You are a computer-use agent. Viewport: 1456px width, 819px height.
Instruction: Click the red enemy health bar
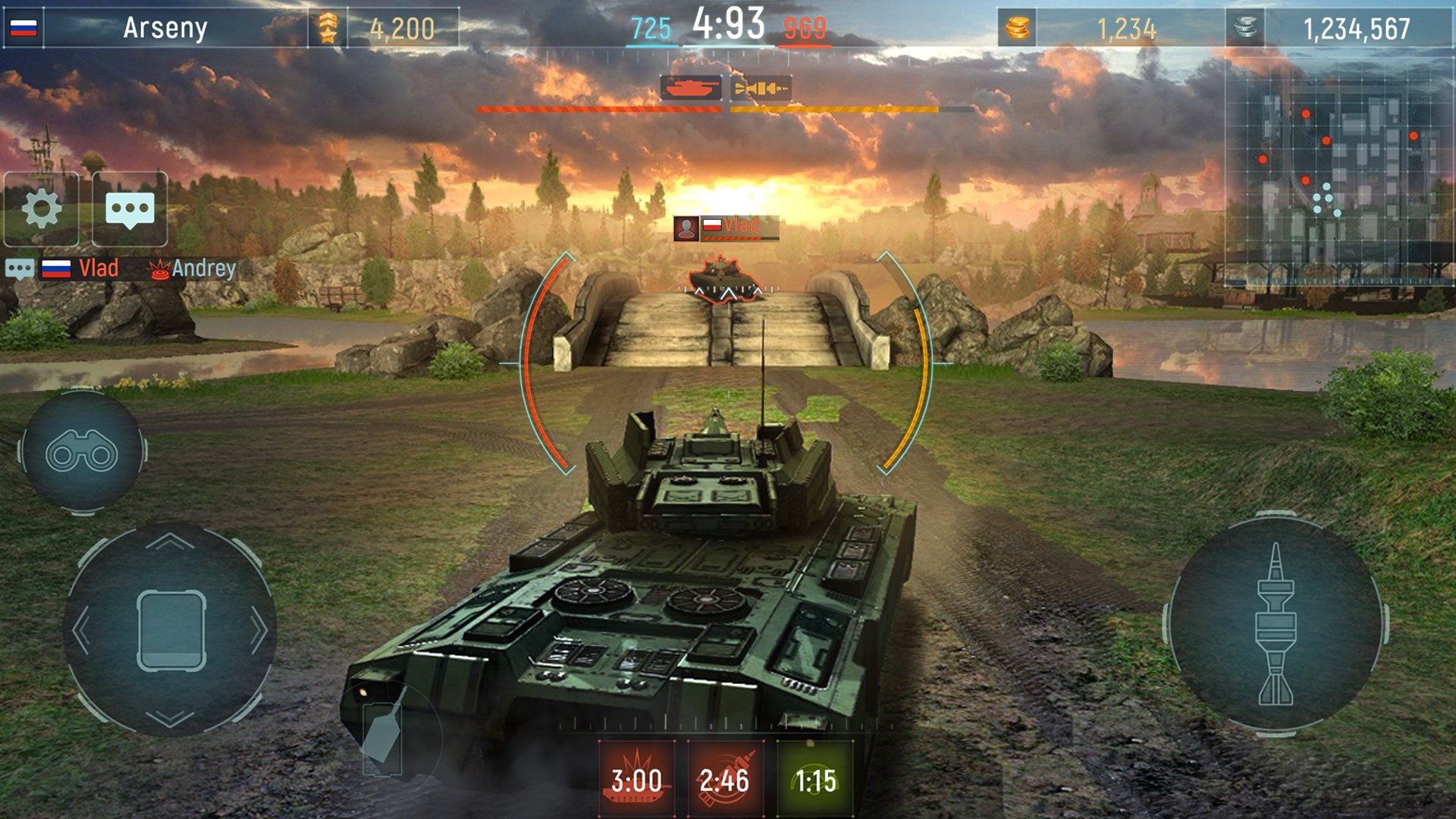[x=599, y=109]
